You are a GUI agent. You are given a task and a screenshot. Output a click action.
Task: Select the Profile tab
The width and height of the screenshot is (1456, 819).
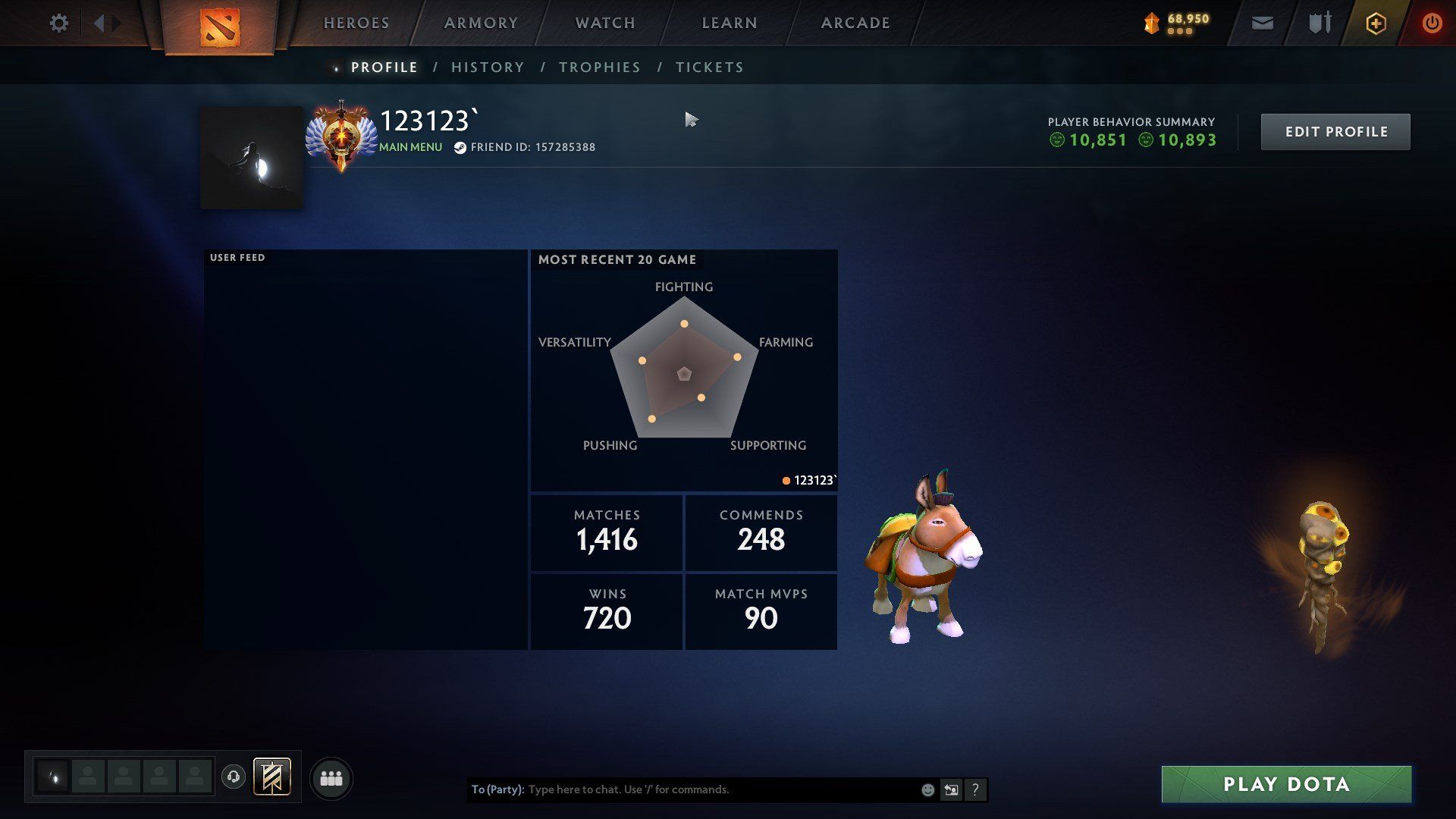[x=384, y=67]
